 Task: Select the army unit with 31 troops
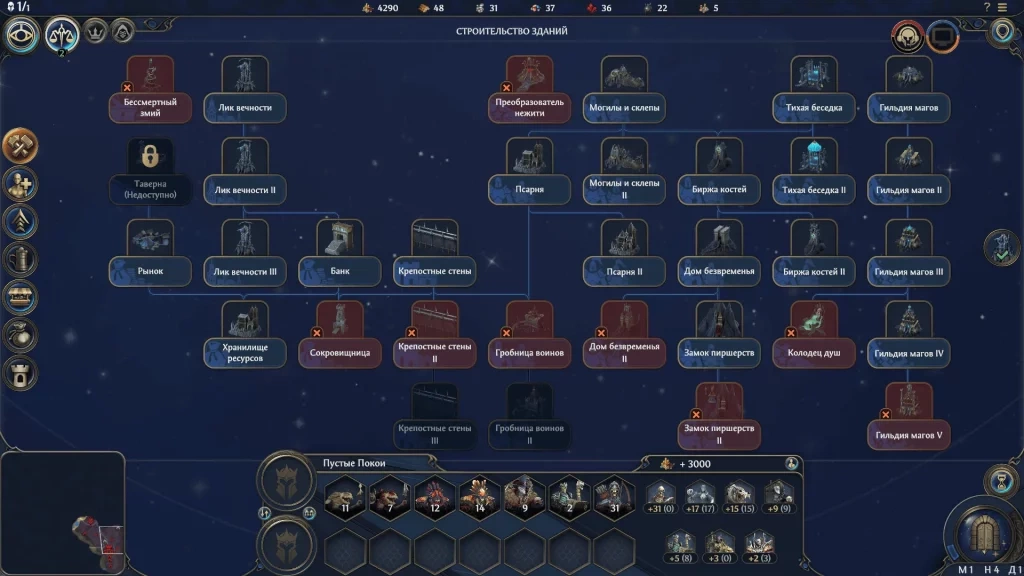[x=614, y=495]
